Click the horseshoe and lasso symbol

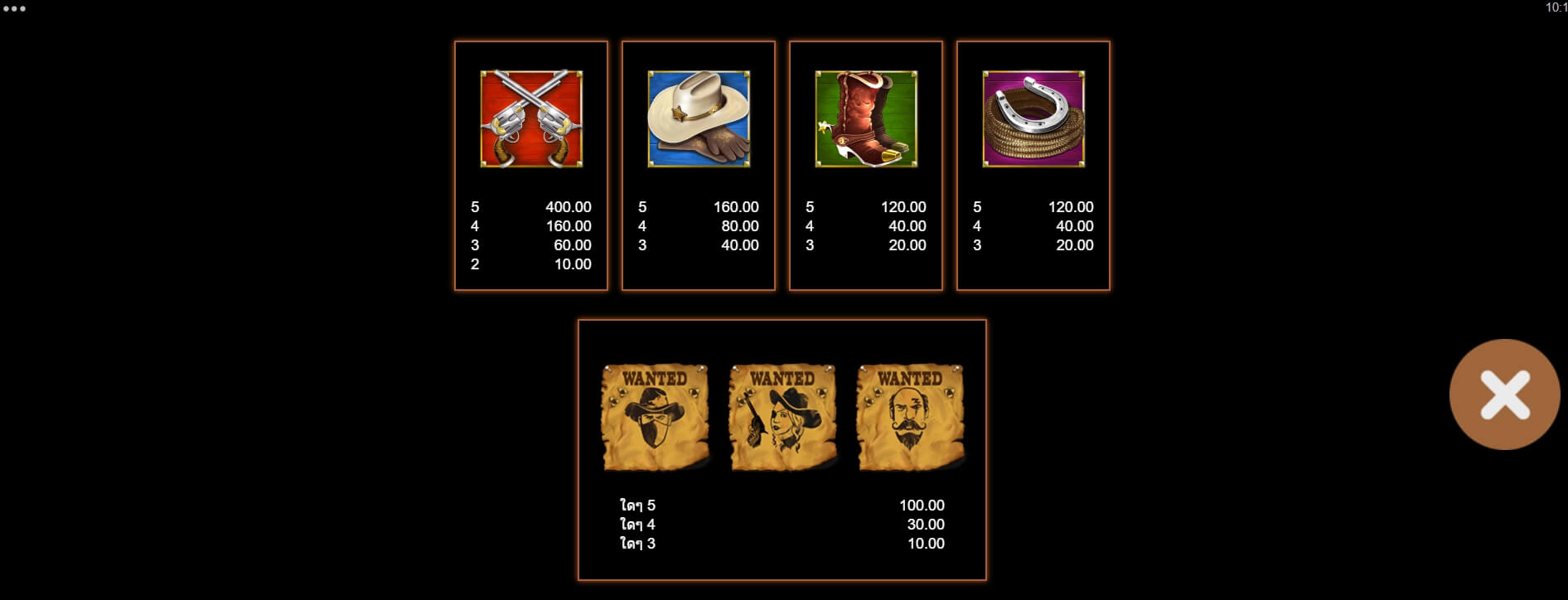pos(1033,120)
